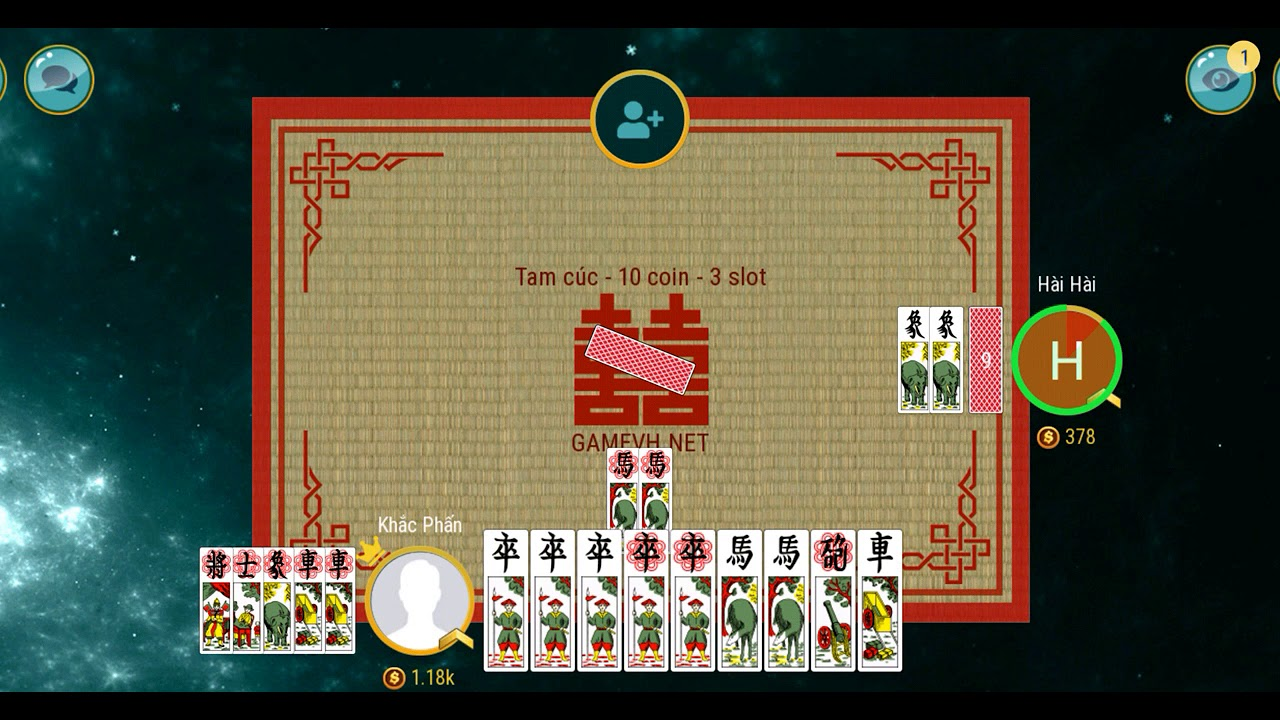Invite a player to the empty seat
This screenshot has width=1280, height=720.
640,119
